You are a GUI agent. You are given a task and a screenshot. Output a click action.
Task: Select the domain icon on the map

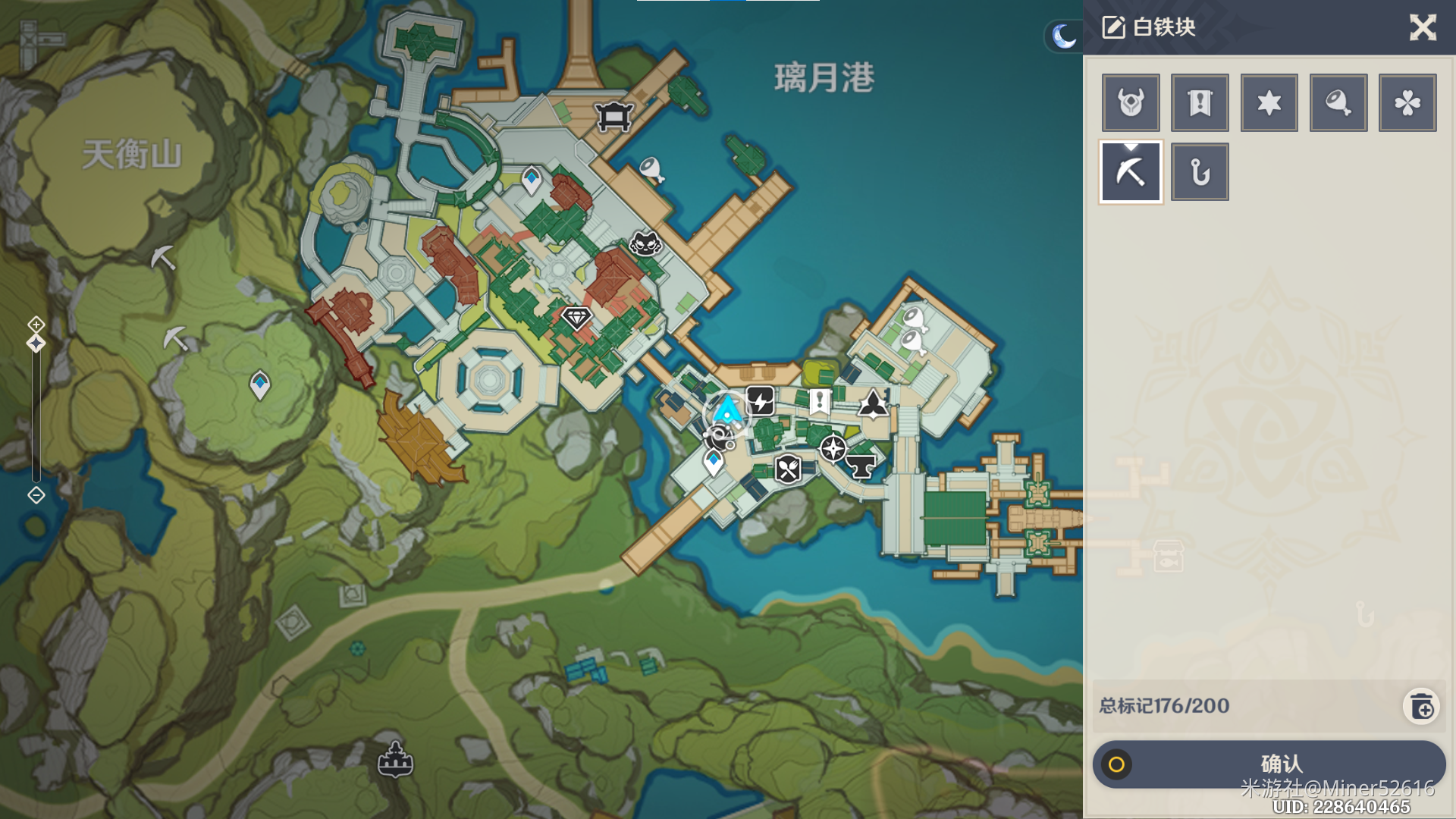(x=395, y=759)
